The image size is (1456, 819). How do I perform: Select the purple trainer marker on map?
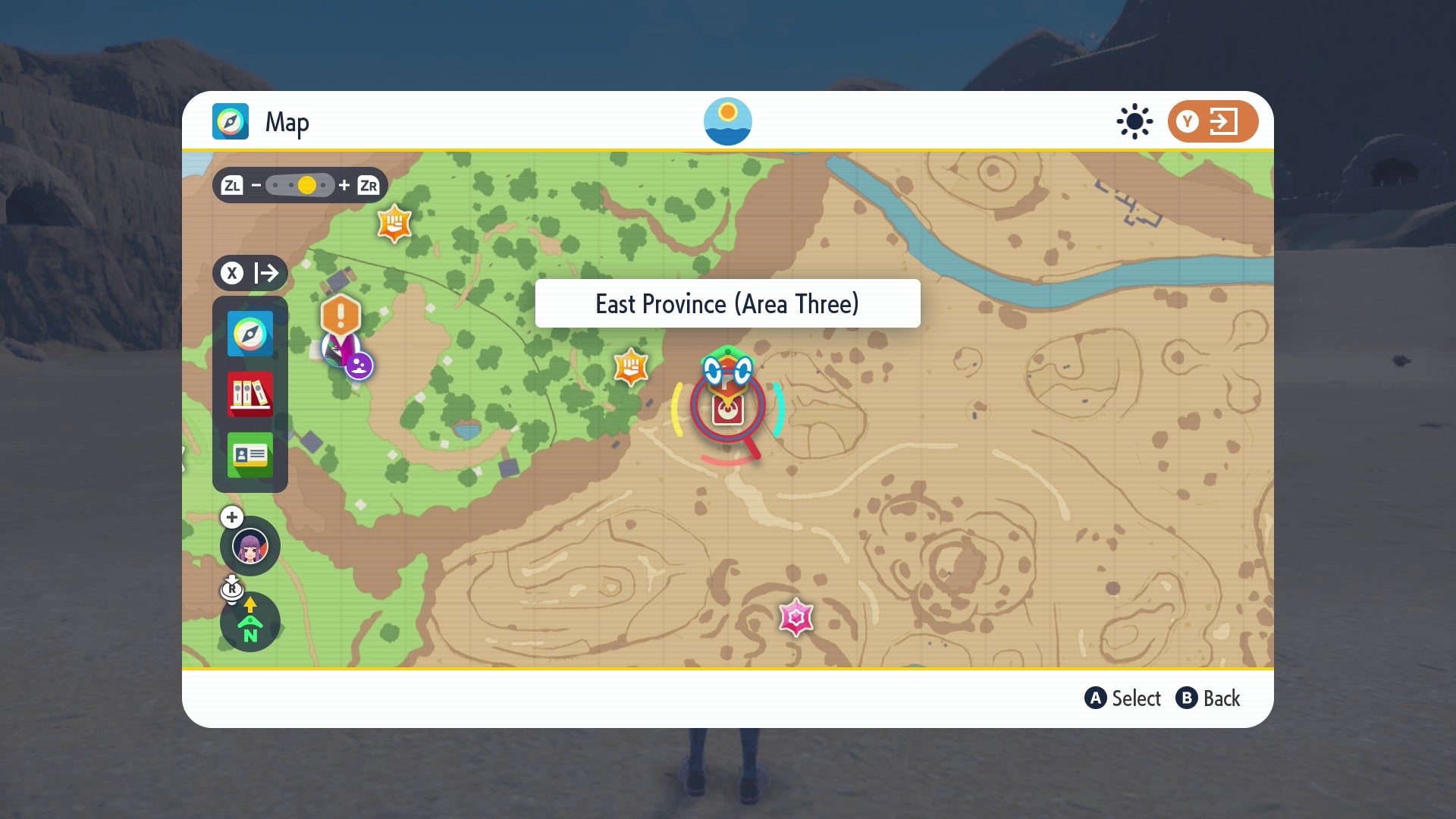358,366
